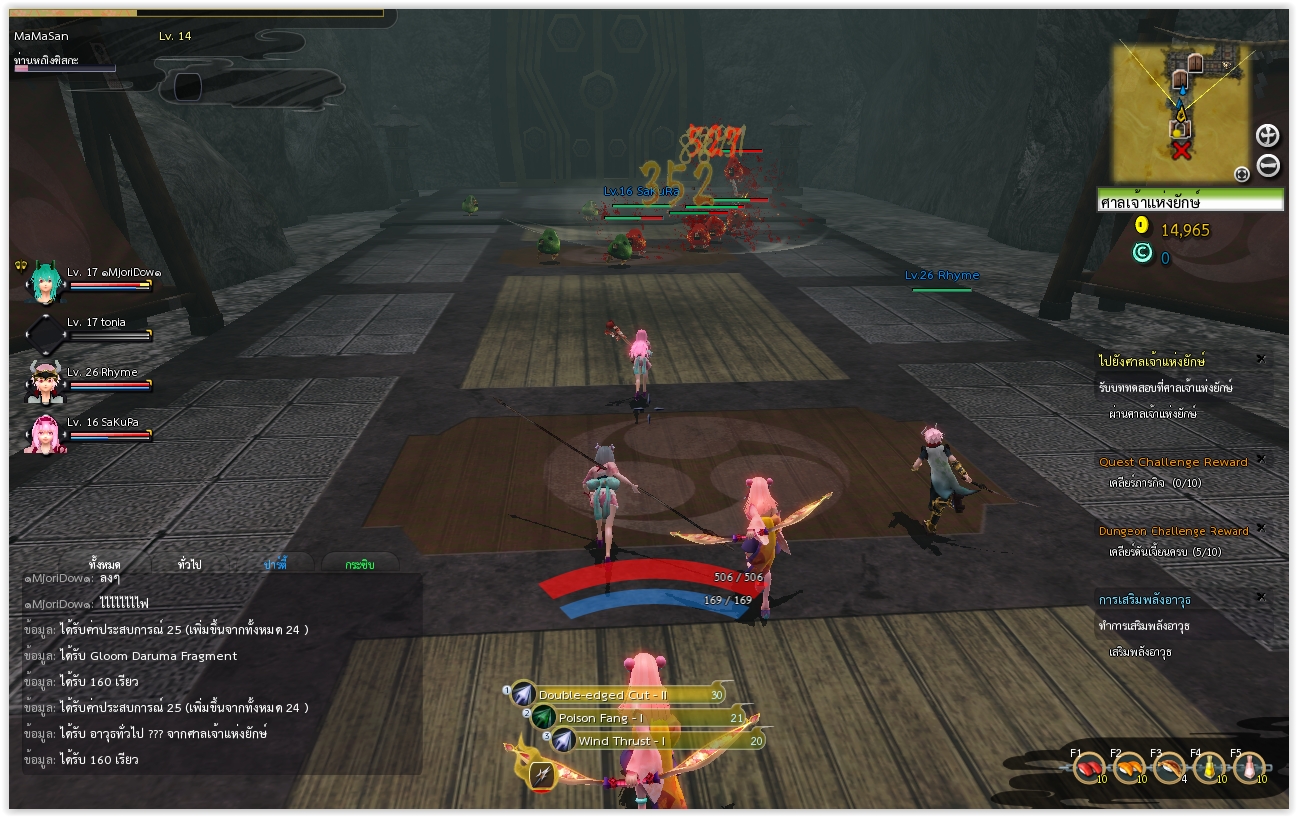Close the Quest Challenge Reward tracker
This screenshot has height=817, width=1297.
[1260, 459]
